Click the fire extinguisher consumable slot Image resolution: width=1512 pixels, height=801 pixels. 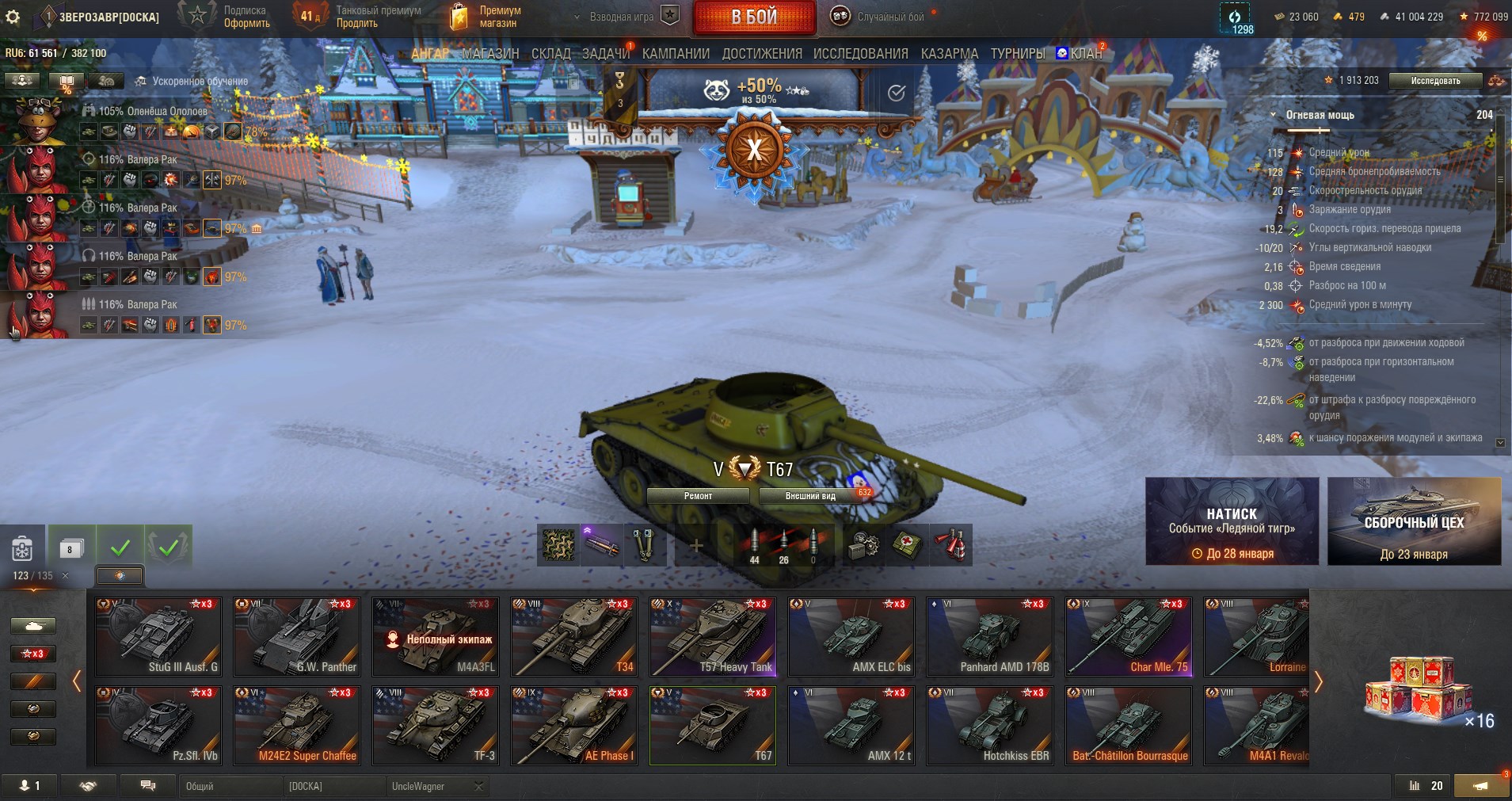[x=950, y=545]
